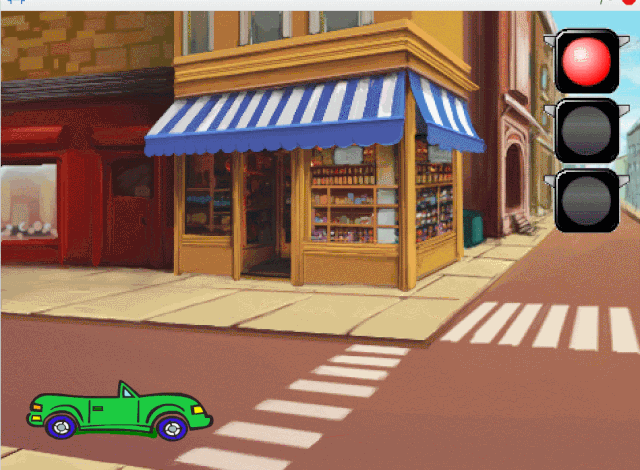Select the unlit middle traffic light
The image size is (640, 470).
pyautogui.click(x=586, y=131)
